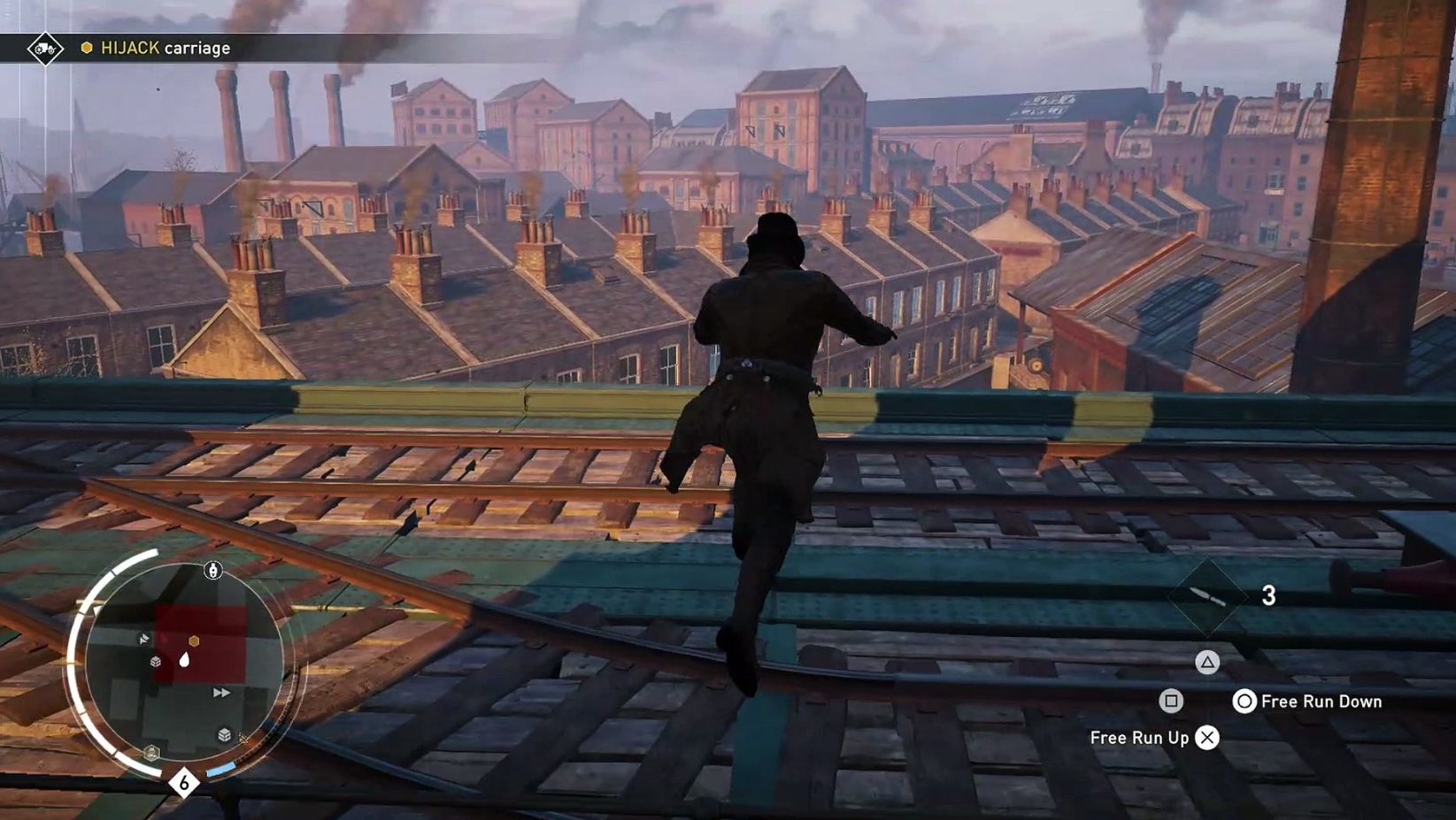
Task: Activate the triangle button prompt
Action: 1208,661
